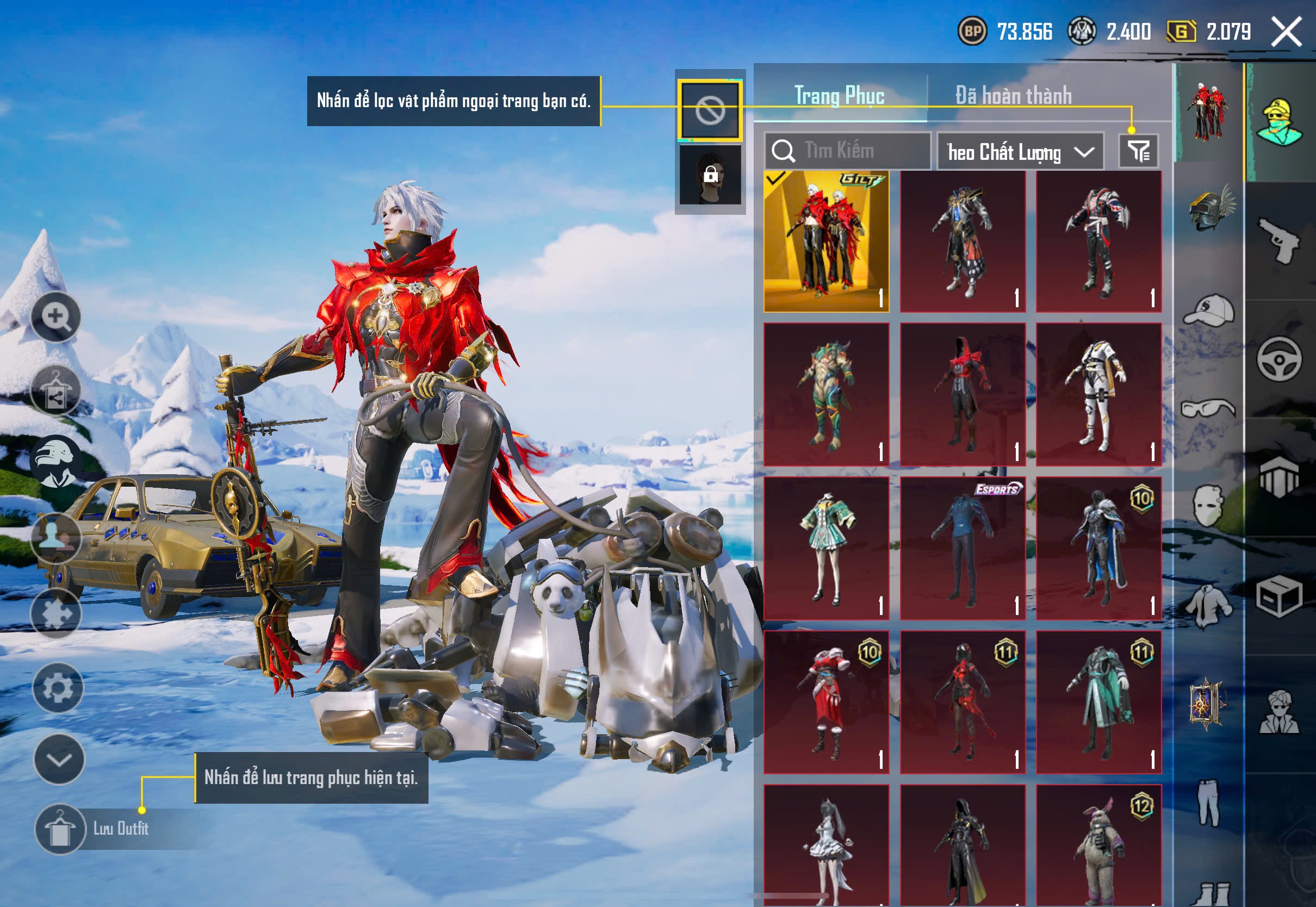The height and width of the screenshot is (907, 1316).
Task: Open the gear settings button
Action: pyautogui.click(x=58, y=688)
